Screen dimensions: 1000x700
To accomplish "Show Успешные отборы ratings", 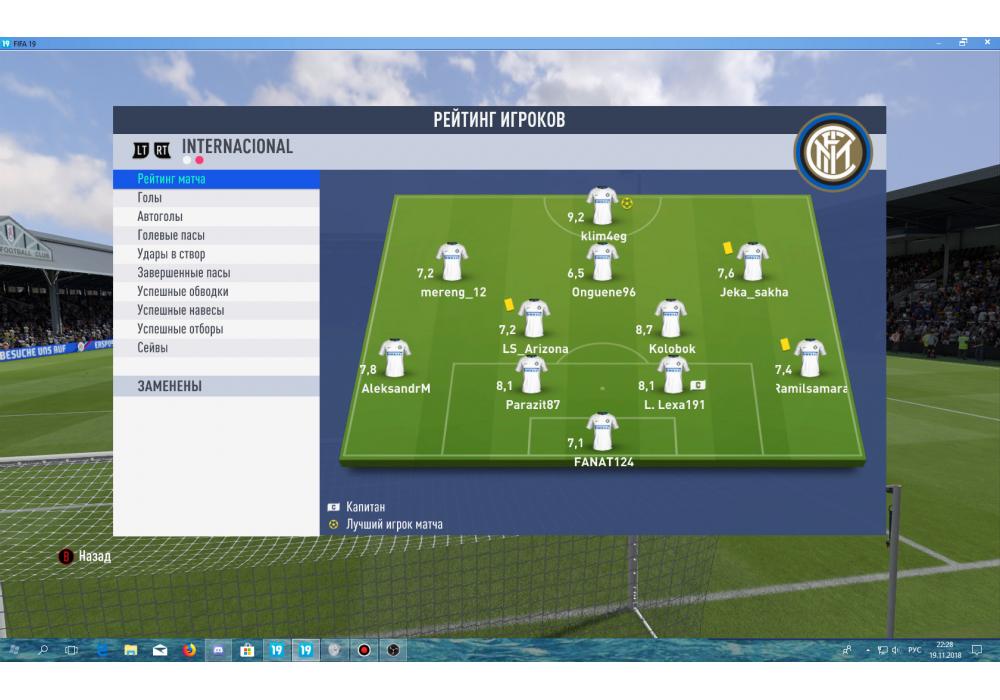I will [180, 329].
